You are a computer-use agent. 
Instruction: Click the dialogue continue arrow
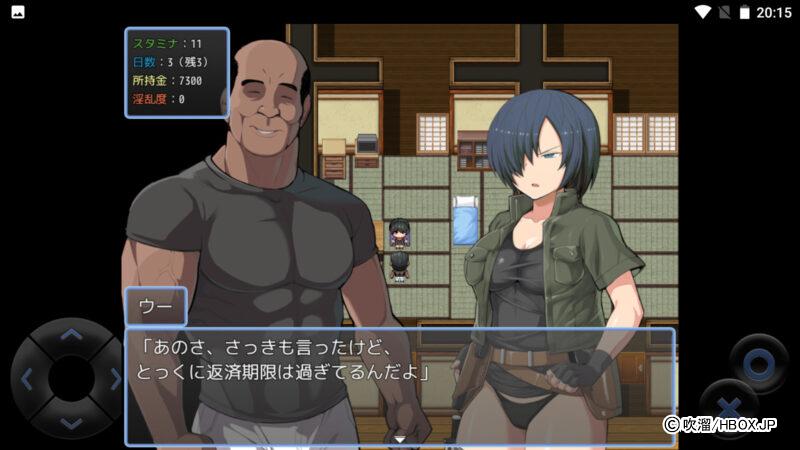click(400, 438)
